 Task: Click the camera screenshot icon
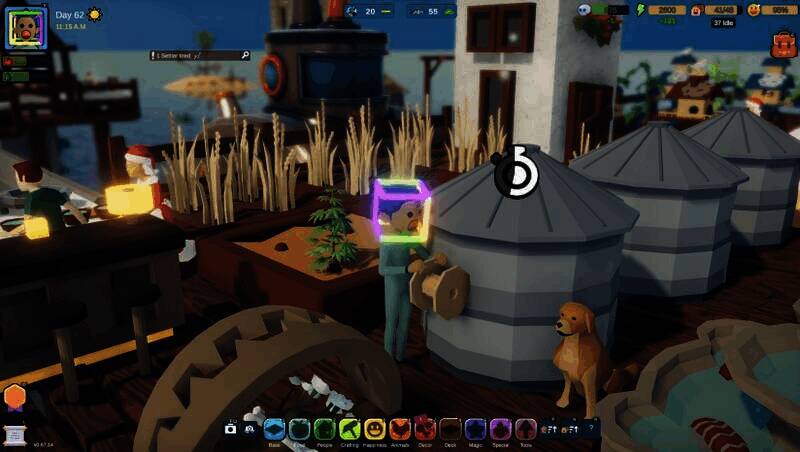[x=231, y=429]
